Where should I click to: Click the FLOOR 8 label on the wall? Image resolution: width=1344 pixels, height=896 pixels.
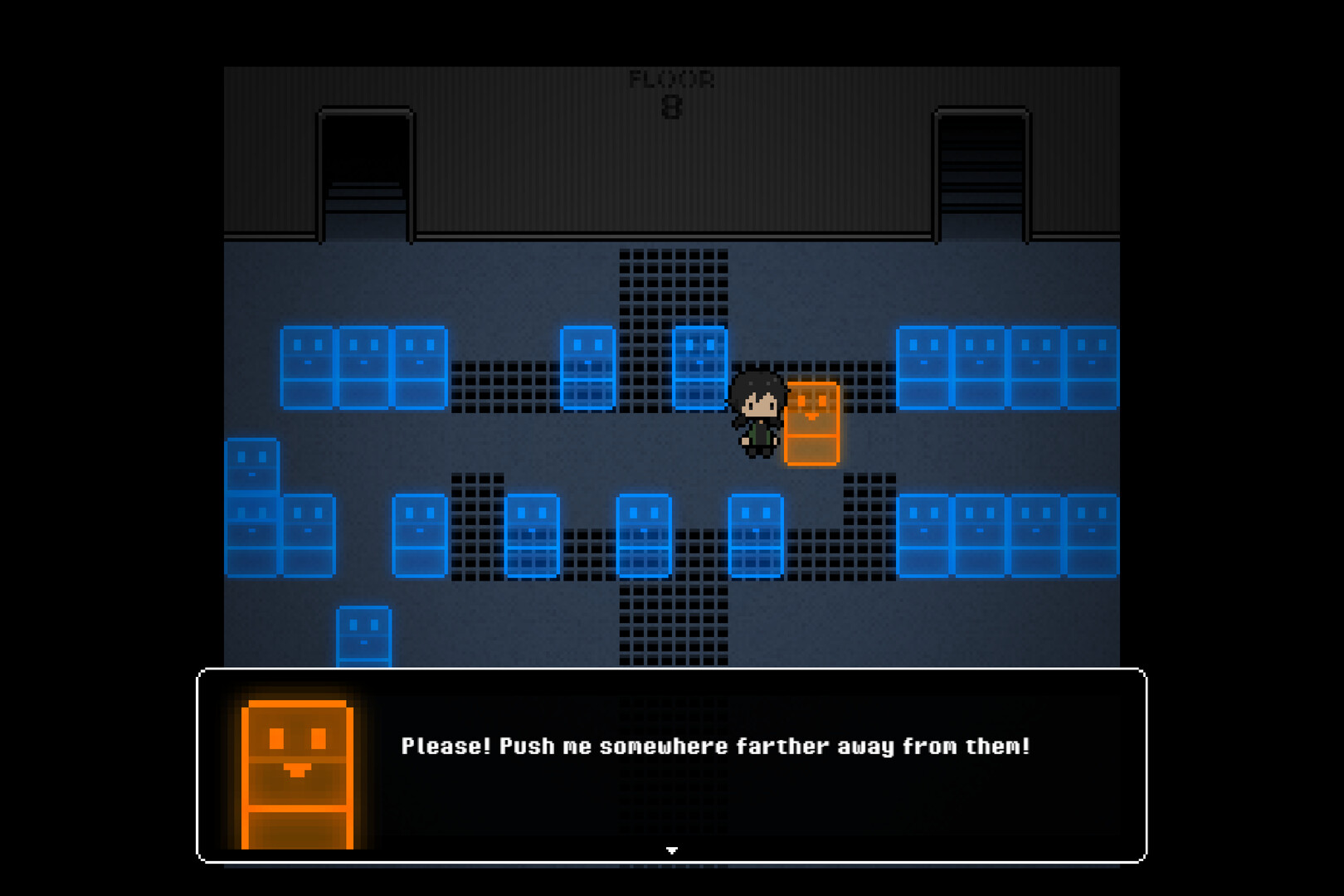tap(670, 91)
